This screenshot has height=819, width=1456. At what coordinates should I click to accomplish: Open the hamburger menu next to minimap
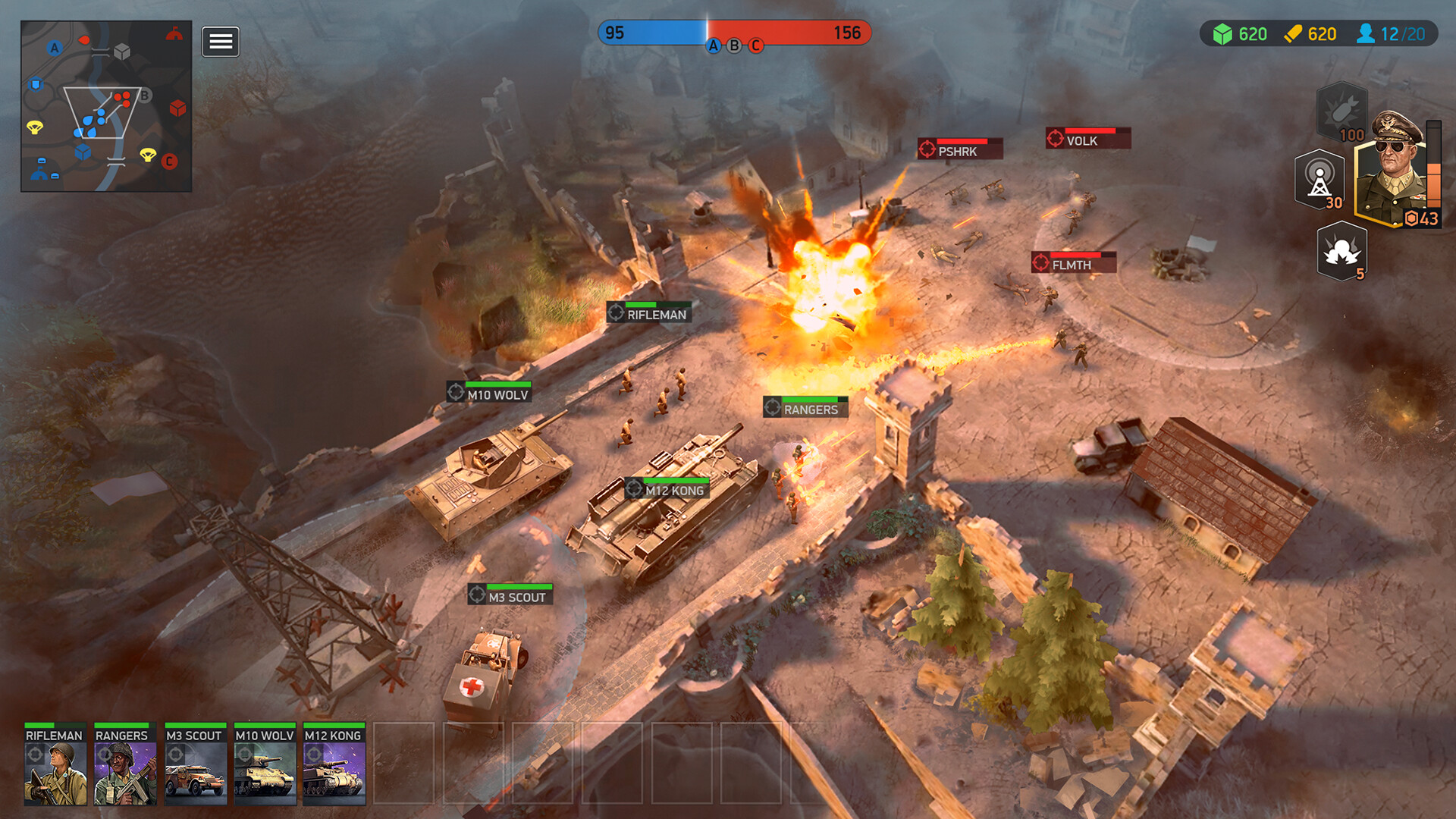tap(220, 42)
